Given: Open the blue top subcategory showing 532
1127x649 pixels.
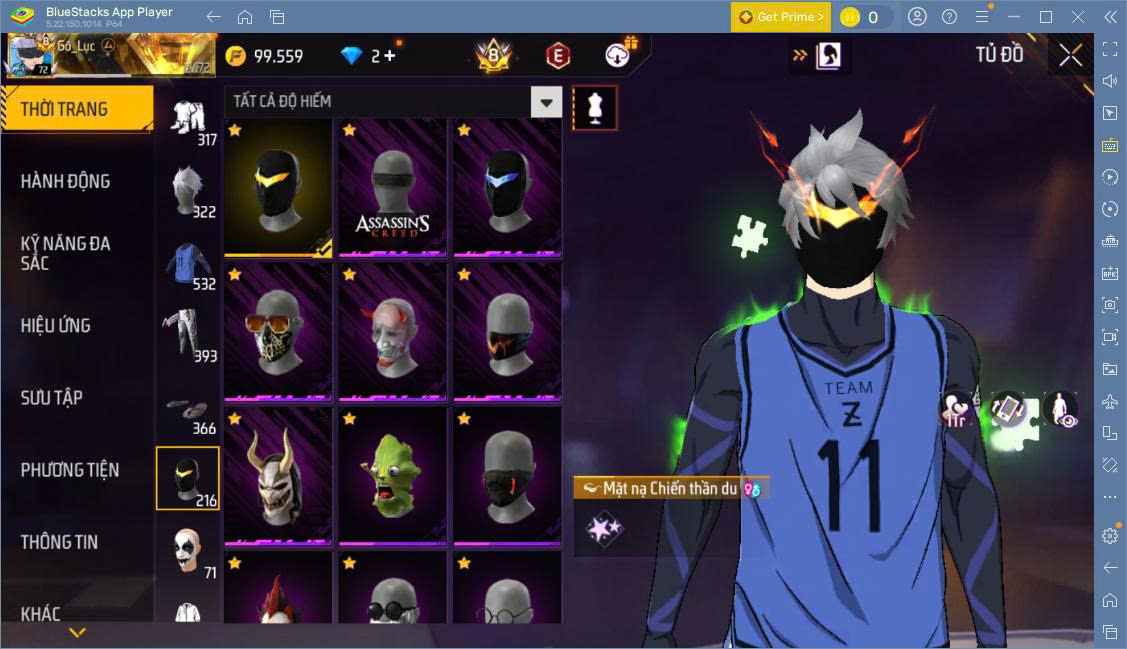Looking at the screenshot, I should pos(188,264).
